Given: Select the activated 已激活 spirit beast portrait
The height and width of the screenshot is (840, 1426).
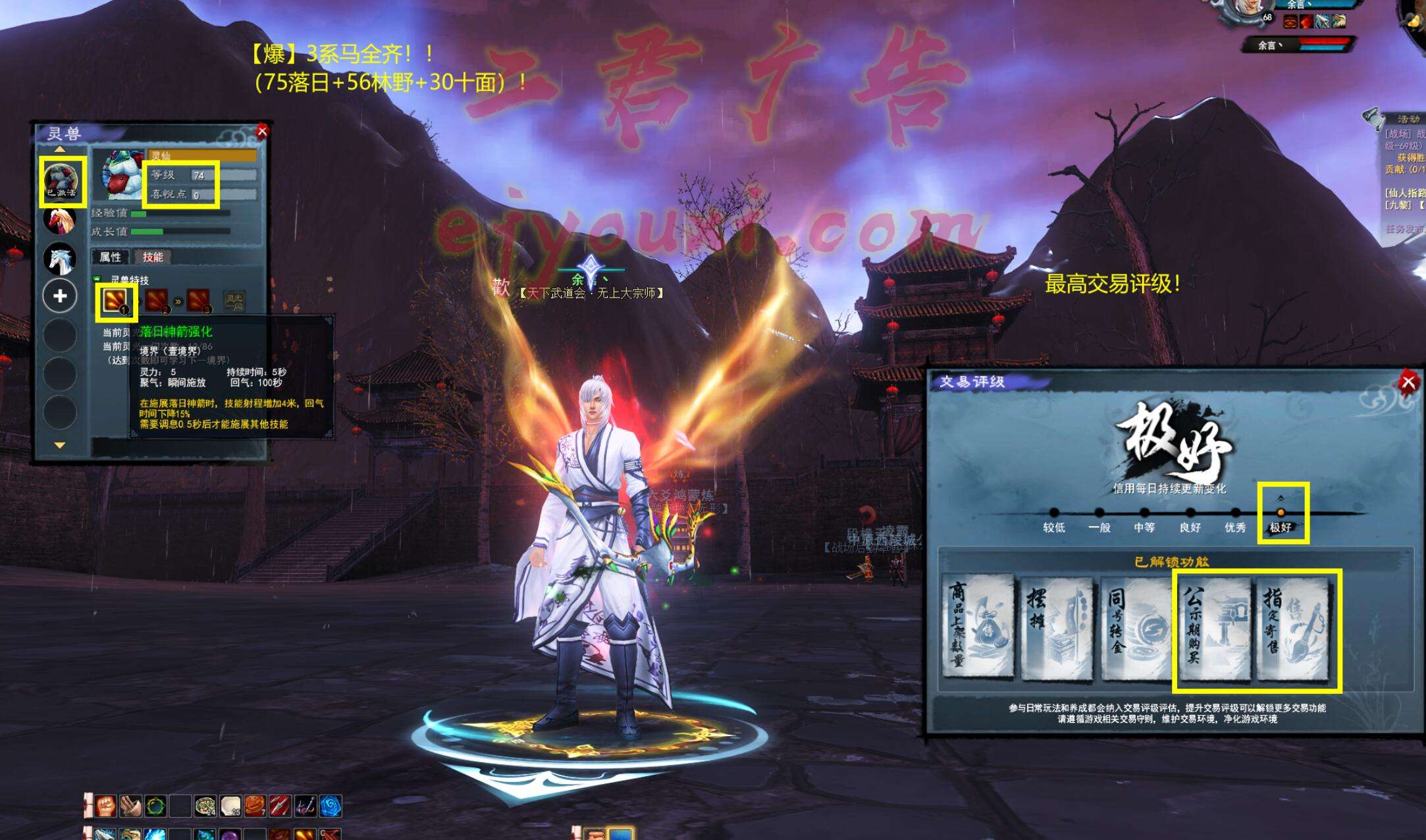Looking at the screenshot, I should click(x=61, y=180).
